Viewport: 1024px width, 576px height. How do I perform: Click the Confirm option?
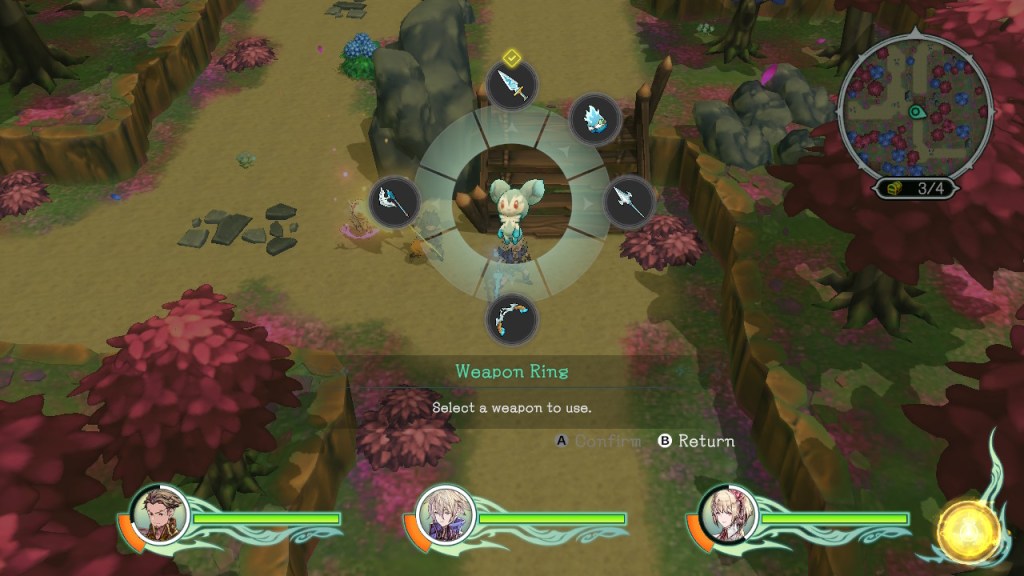click(598, 441)
